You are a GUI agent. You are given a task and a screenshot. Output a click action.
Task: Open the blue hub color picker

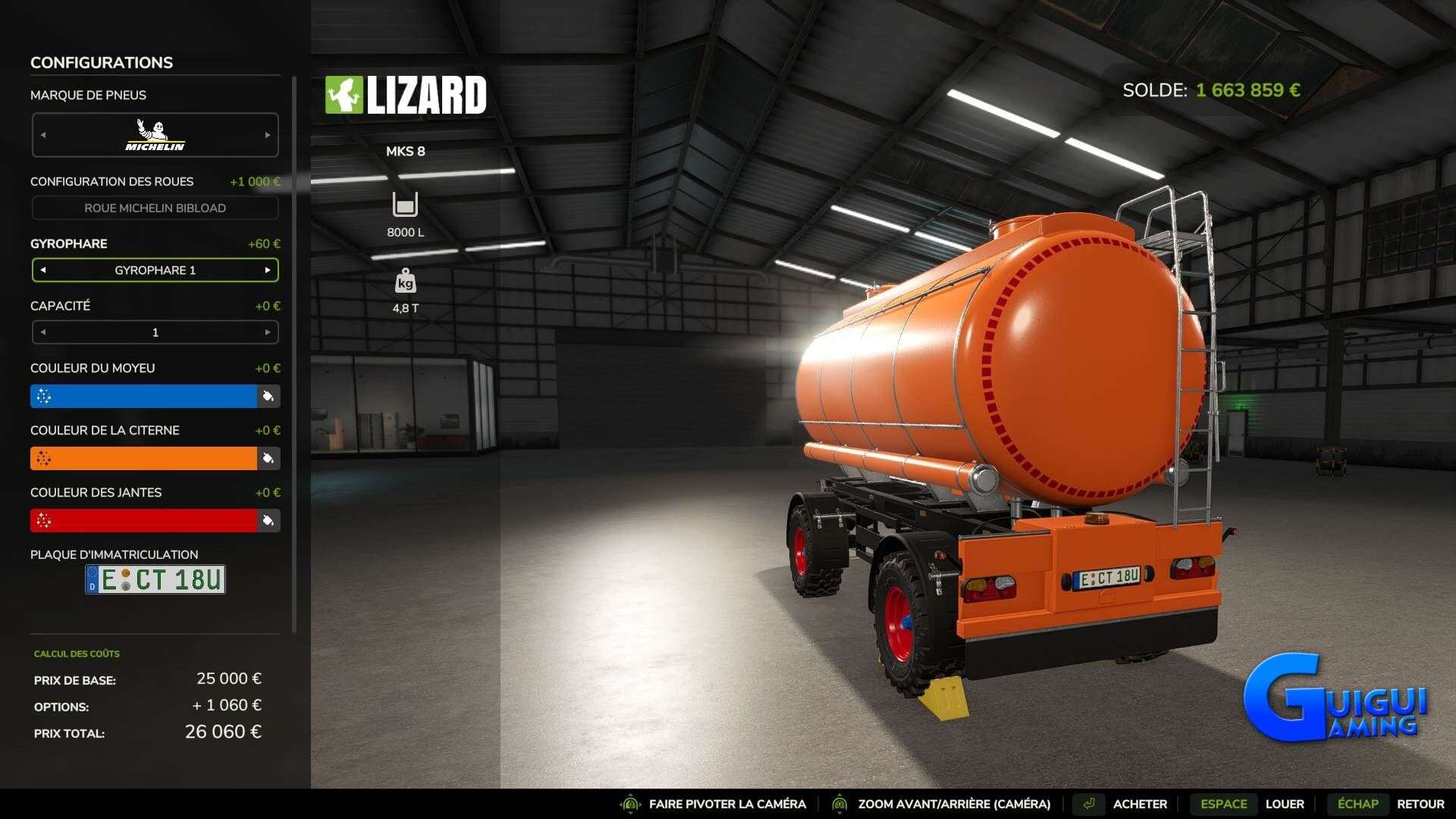tap(144, 396)
